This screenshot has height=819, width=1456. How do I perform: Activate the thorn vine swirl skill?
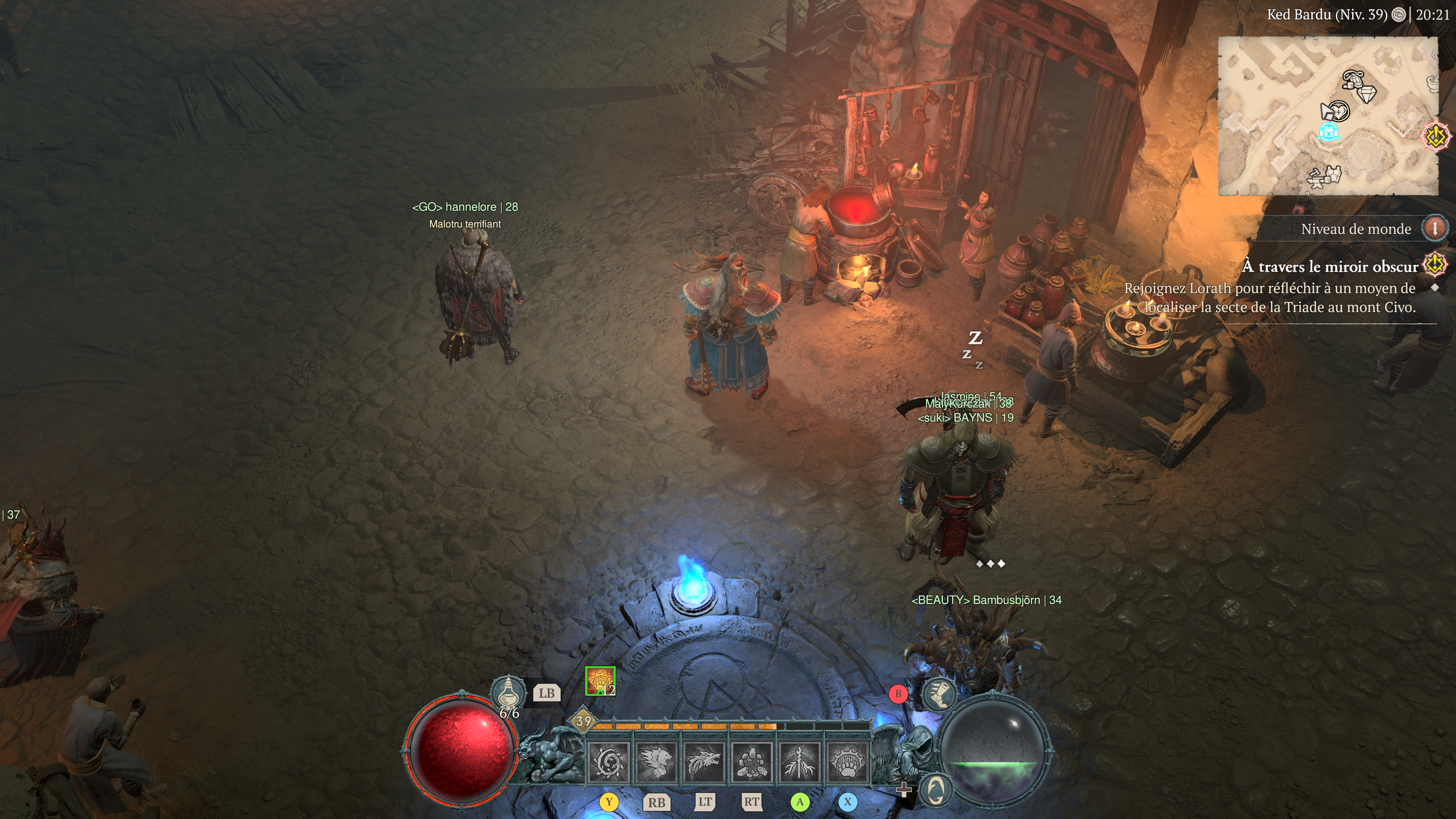pyautogui.click(x=609, y=762)
